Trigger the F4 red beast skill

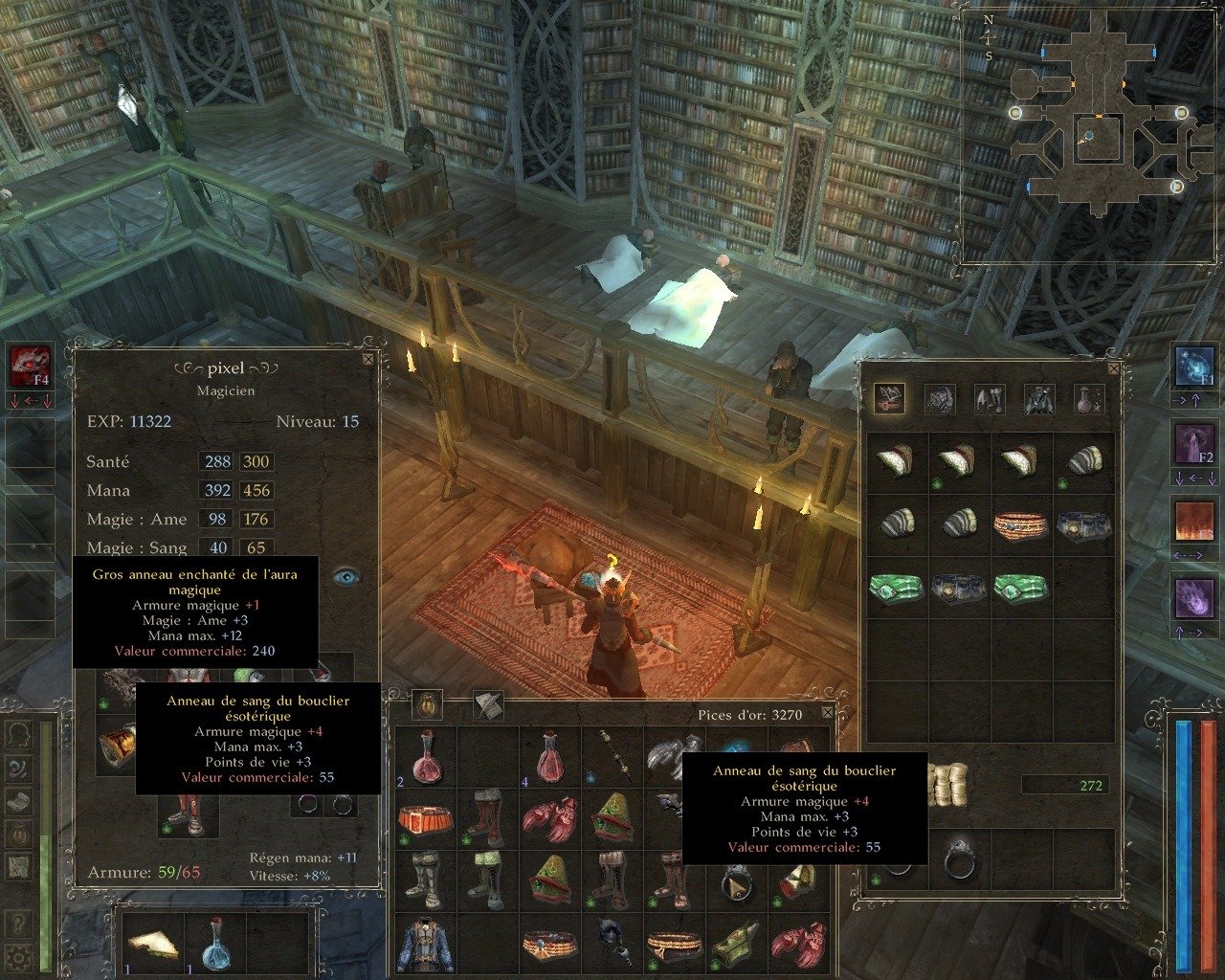click(29, 367)
